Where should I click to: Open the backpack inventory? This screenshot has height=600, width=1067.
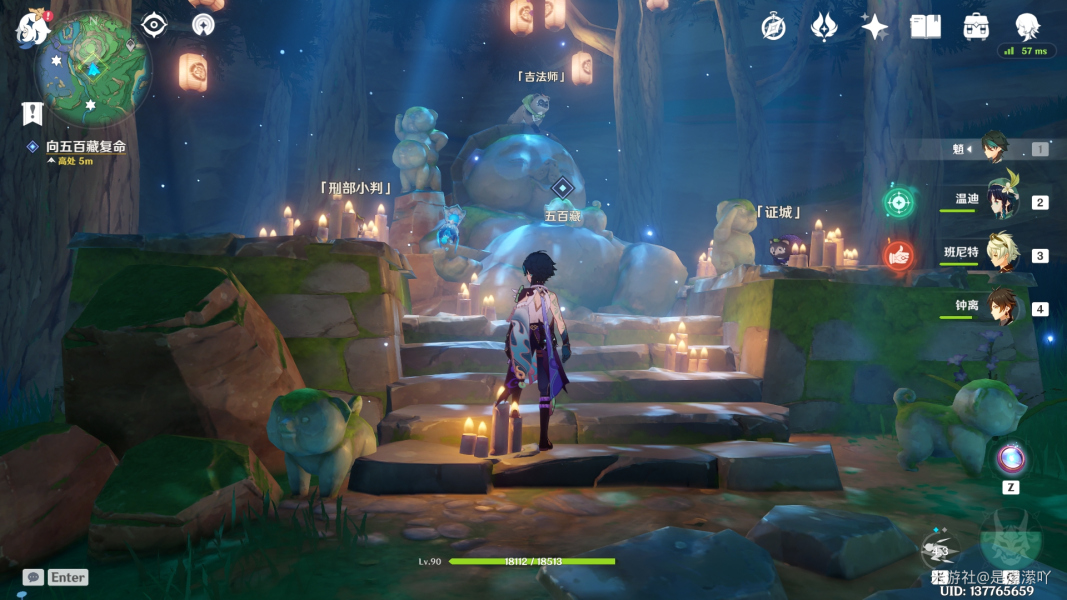pyautogui.click(x=976, y=27)
